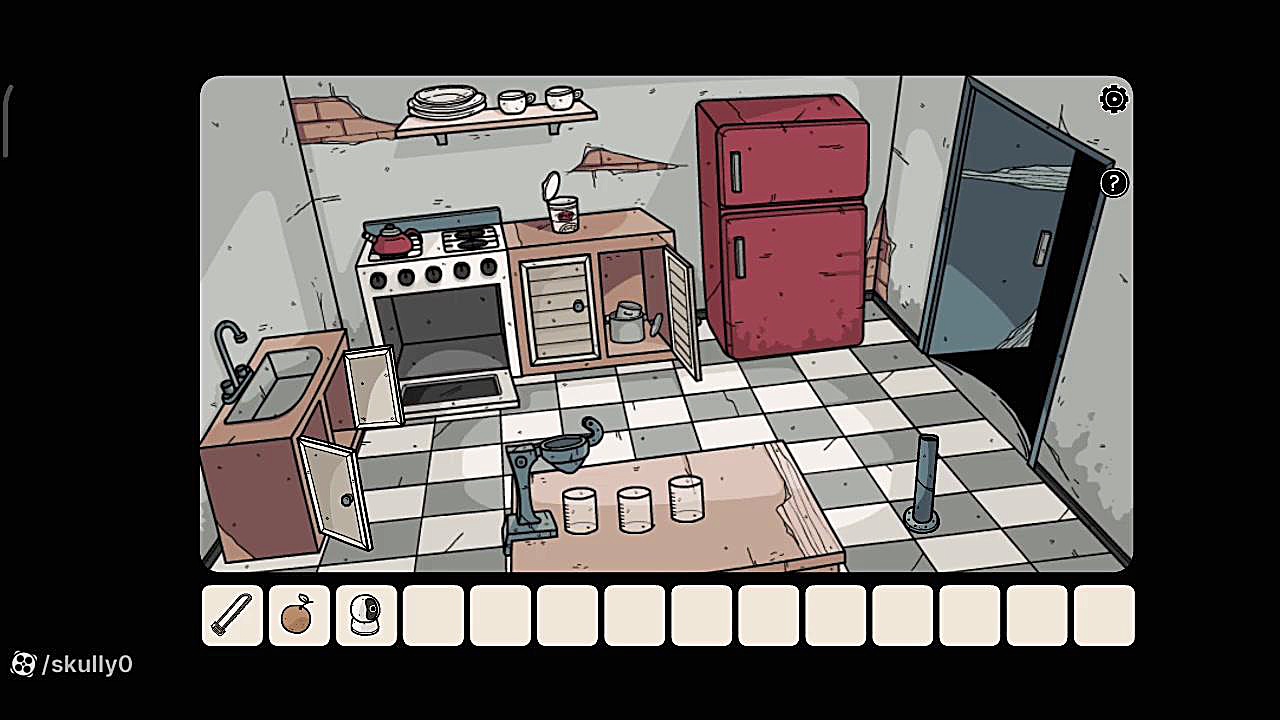Image resolution: width=1280 pixels, height=720 pixels.
Task: Open the gear settings menu
Action: 1113,99
